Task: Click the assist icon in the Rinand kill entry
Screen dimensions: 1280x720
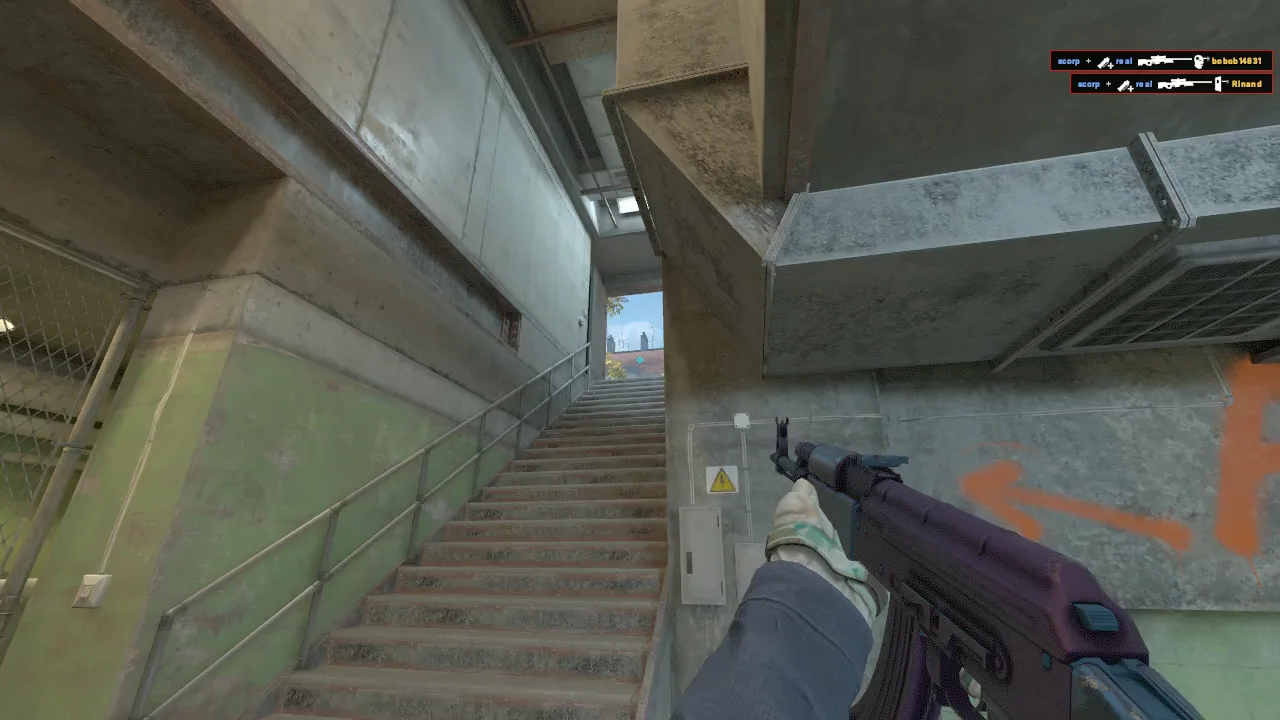Action: pos(1124,85)
